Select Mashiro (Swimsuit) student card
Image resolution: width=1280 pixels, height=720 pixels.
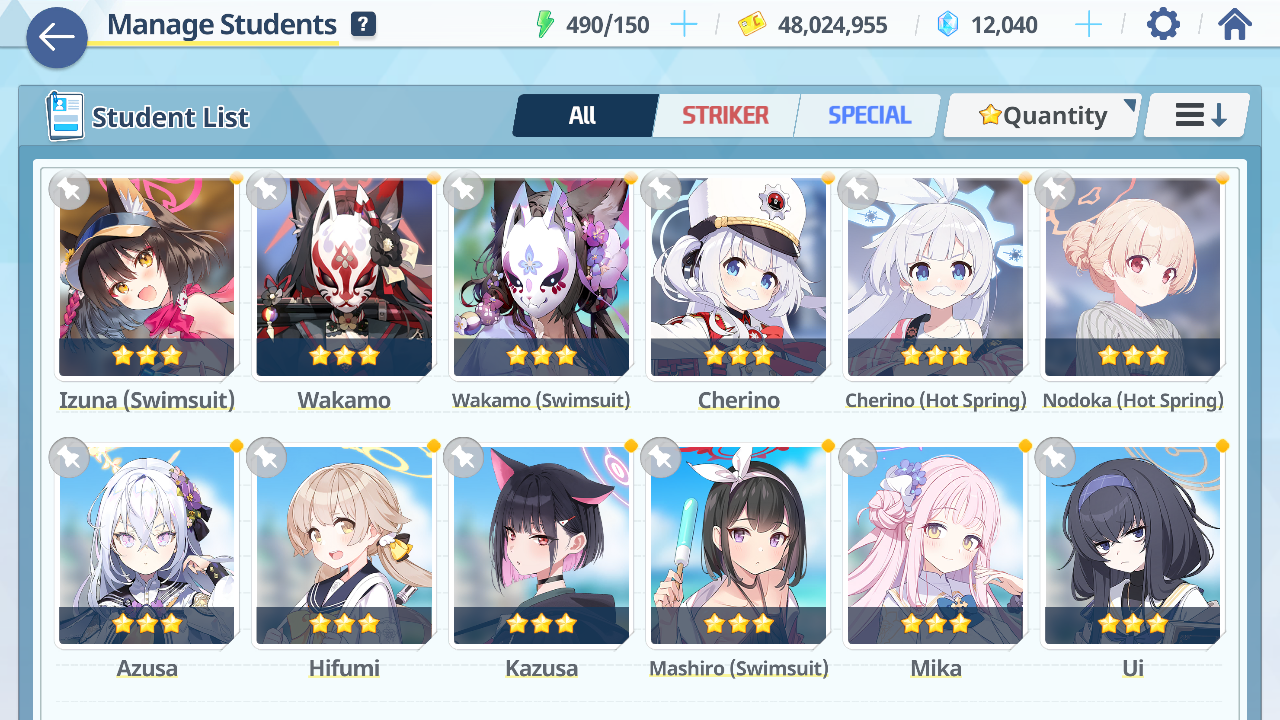click(x=738, y=546)
